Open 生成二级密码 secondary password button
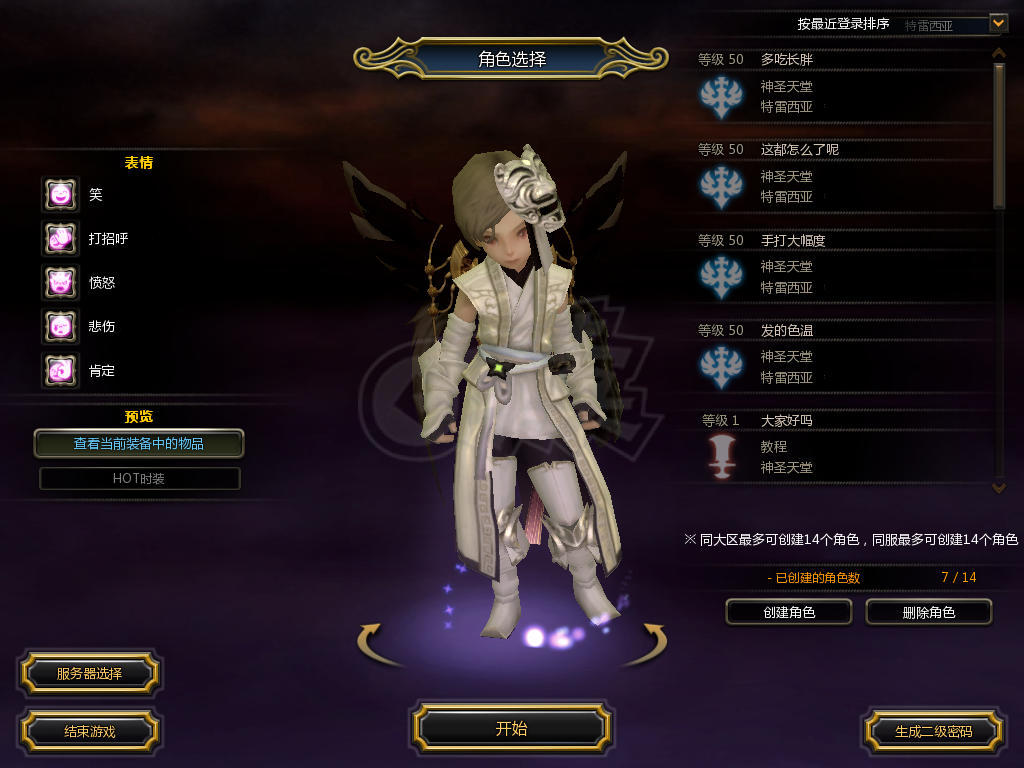Viewport: 1024px width, 768px height. coord(933,731)
